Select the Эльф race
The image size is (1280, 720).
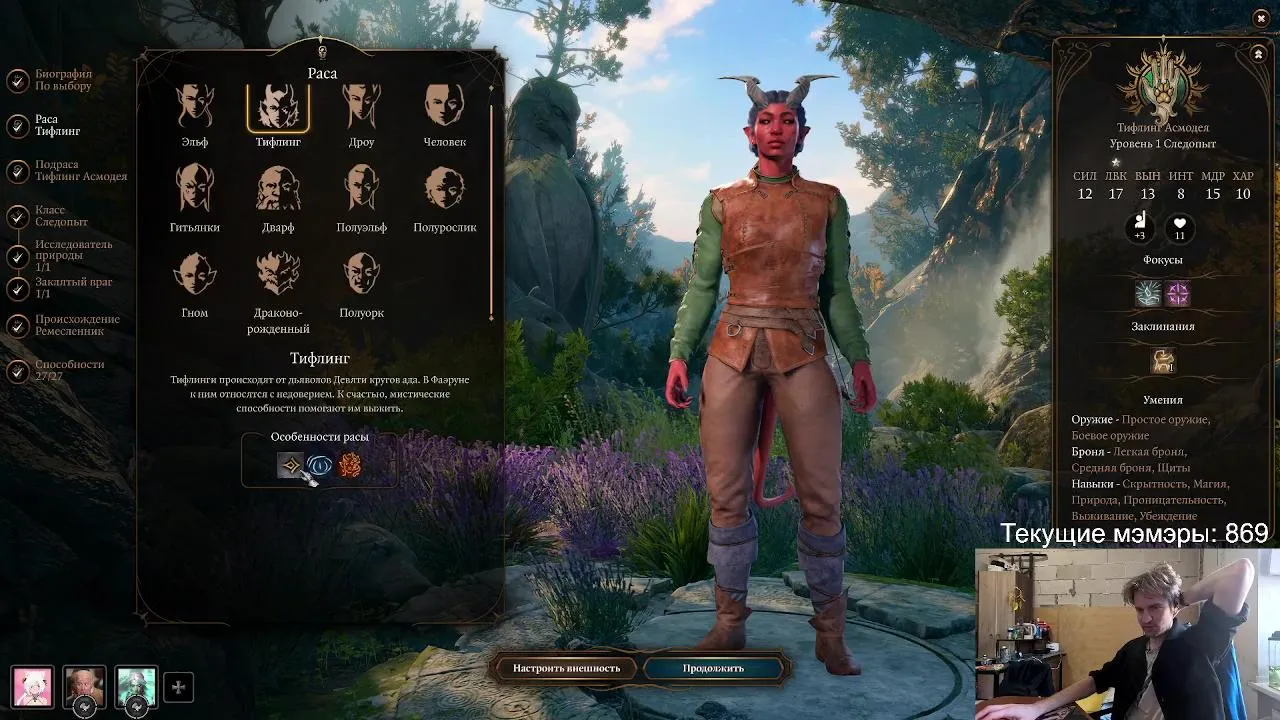point(195,107)
